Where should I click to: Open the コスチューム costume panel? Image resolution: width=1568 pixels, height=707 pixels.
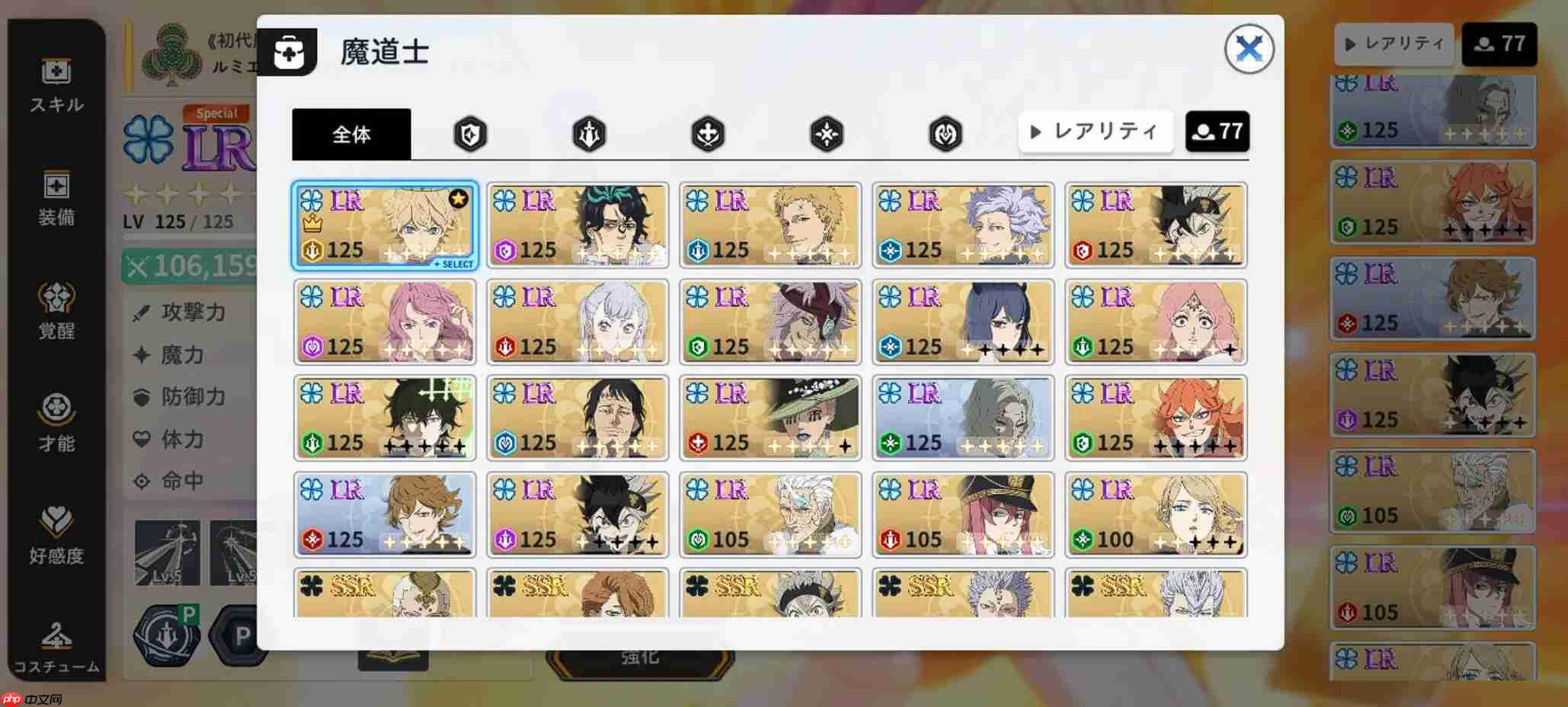(56, 648)
